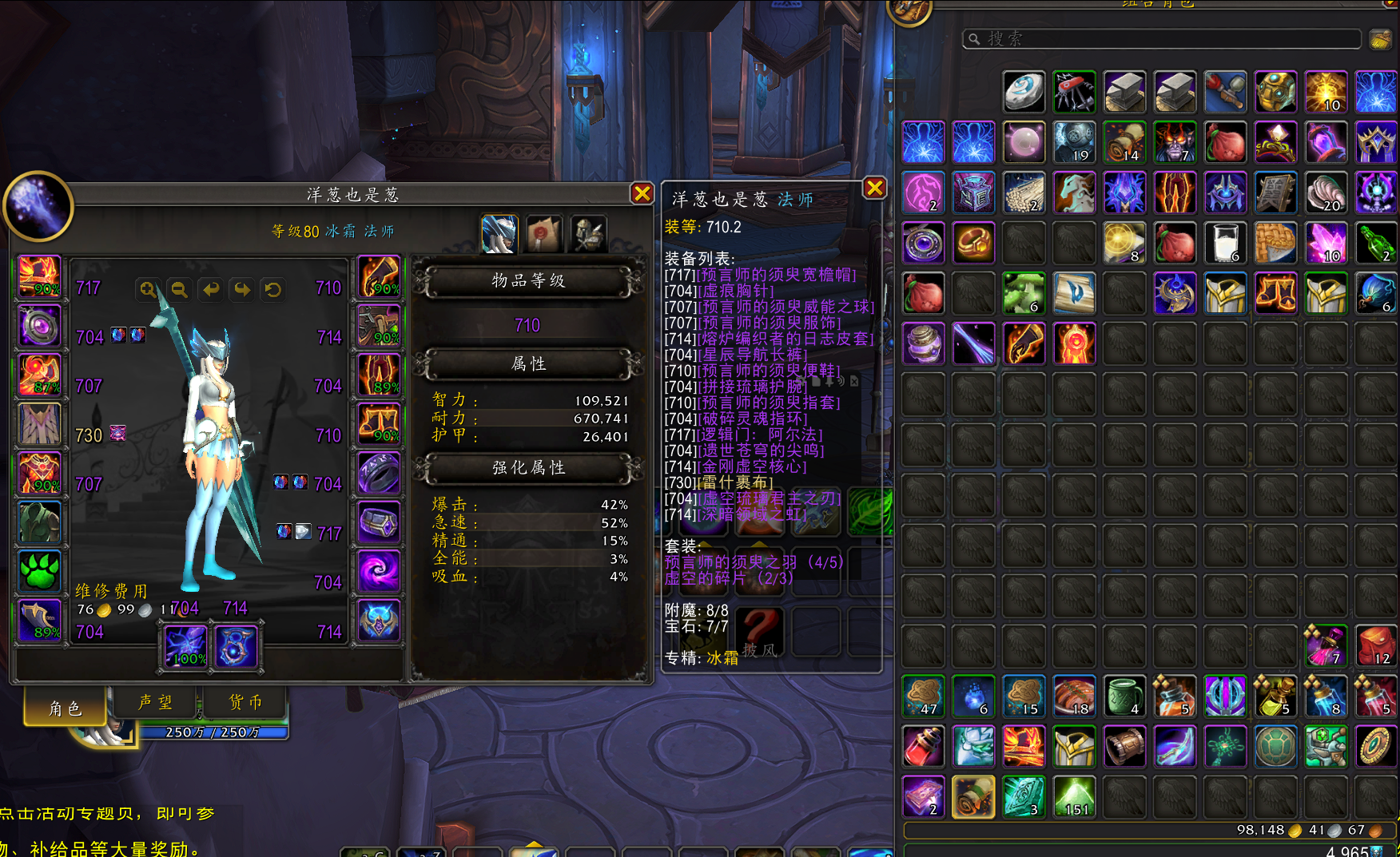The width and height of the screenshot is (1400, 857).
Task: Close the equipment list panel
Action: click(x=875, y=188)
